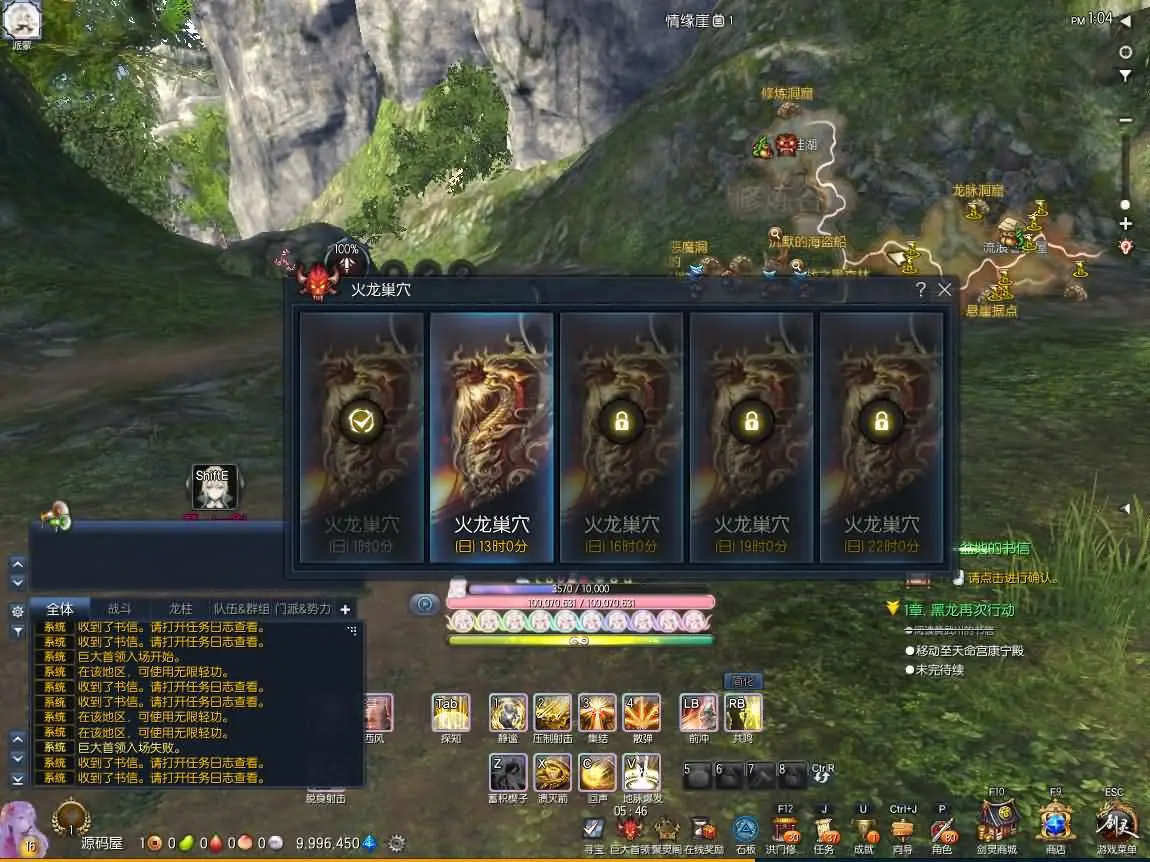Open help for the 火龙巢穴 window

pyautogui.click(x=921, y=290)
